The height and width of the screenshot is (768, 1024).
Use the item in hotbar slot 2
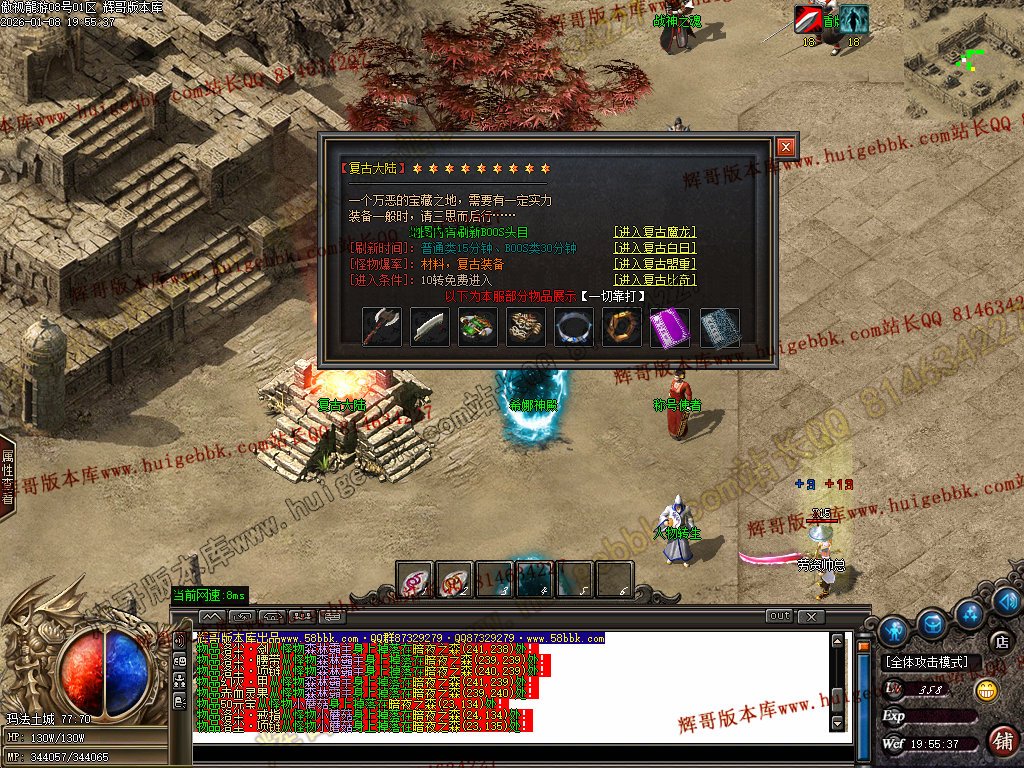pos(454,580)
